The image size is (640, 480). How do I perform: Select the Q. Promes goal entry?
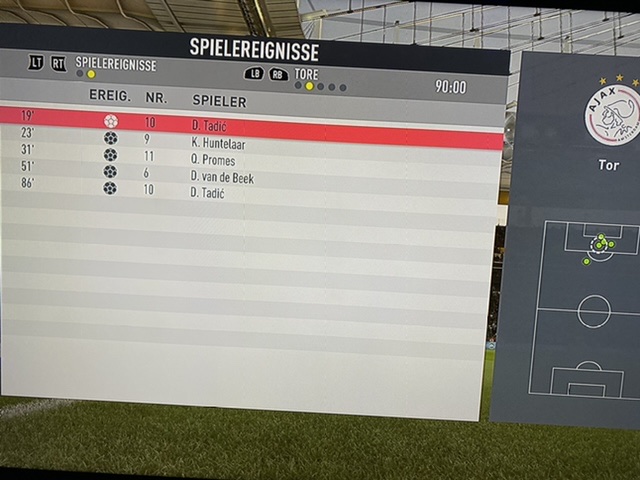click(x=250, y=157)
